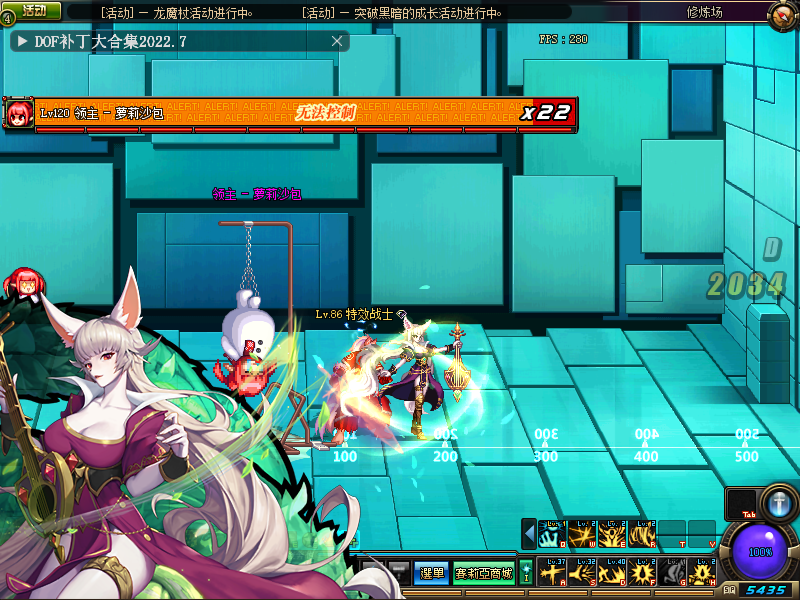
Task: Click the green I button beside the shop
Action: (527, 573)
